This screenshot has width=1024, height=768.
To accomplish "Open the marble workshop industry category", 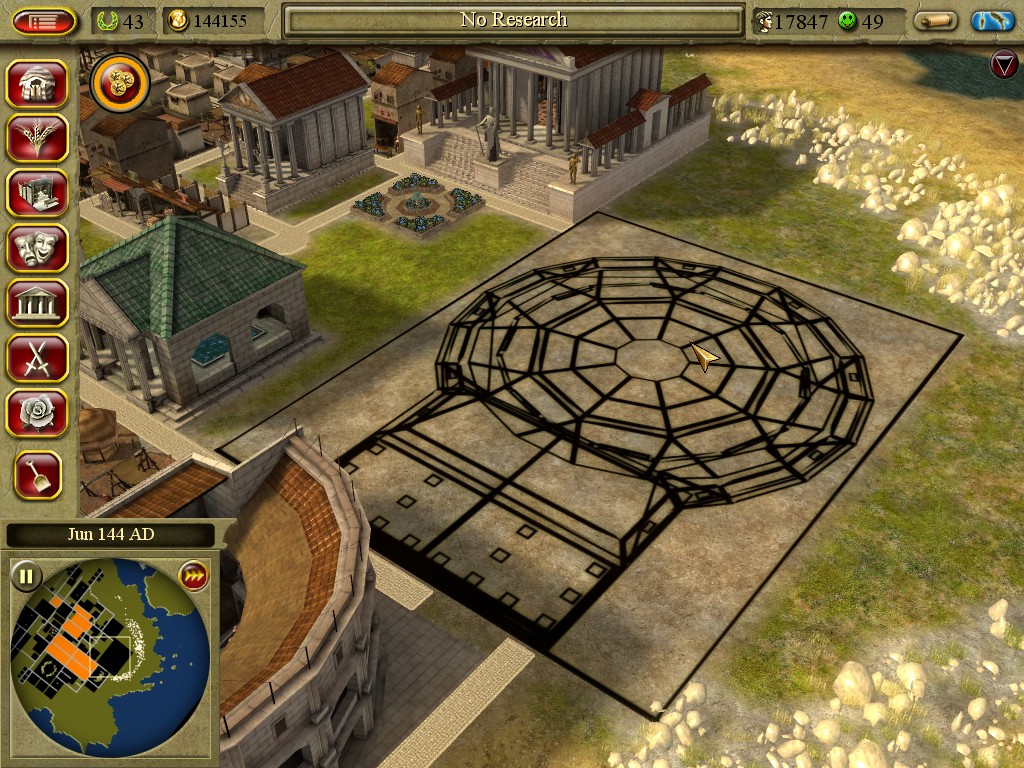I will [x=38, y=193].
